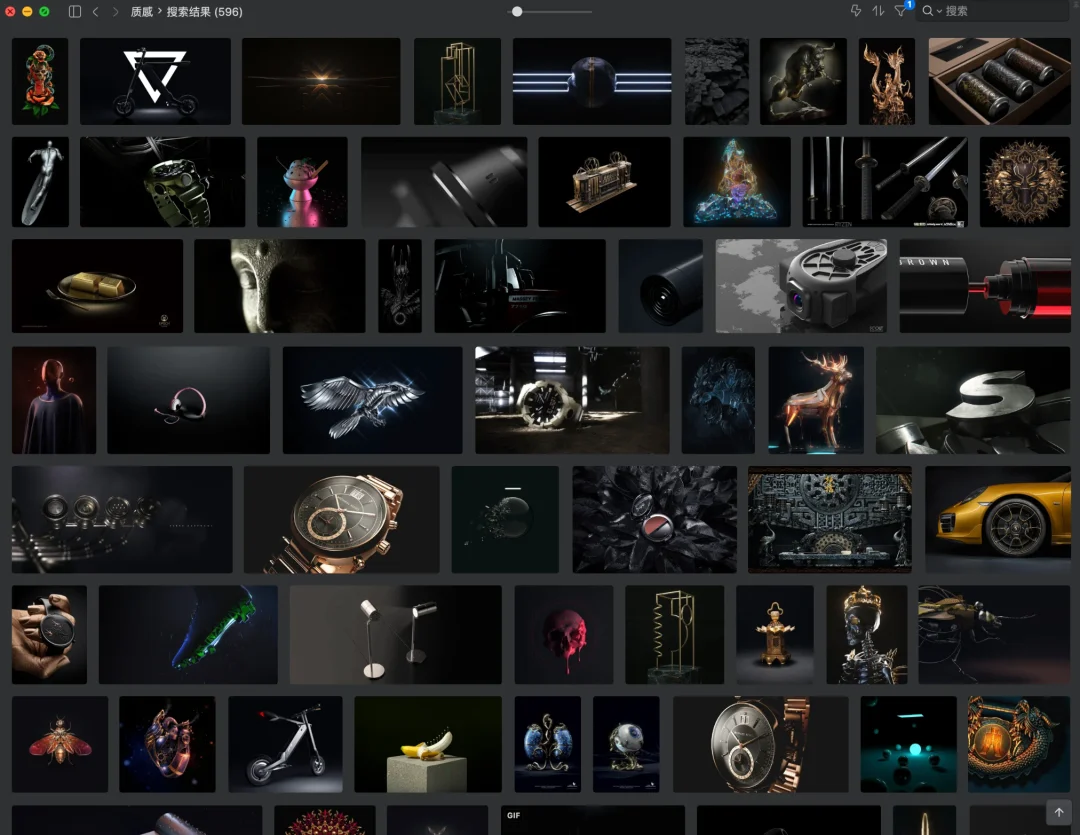Select the yellow sports car thumbnail

coord(998,519)
